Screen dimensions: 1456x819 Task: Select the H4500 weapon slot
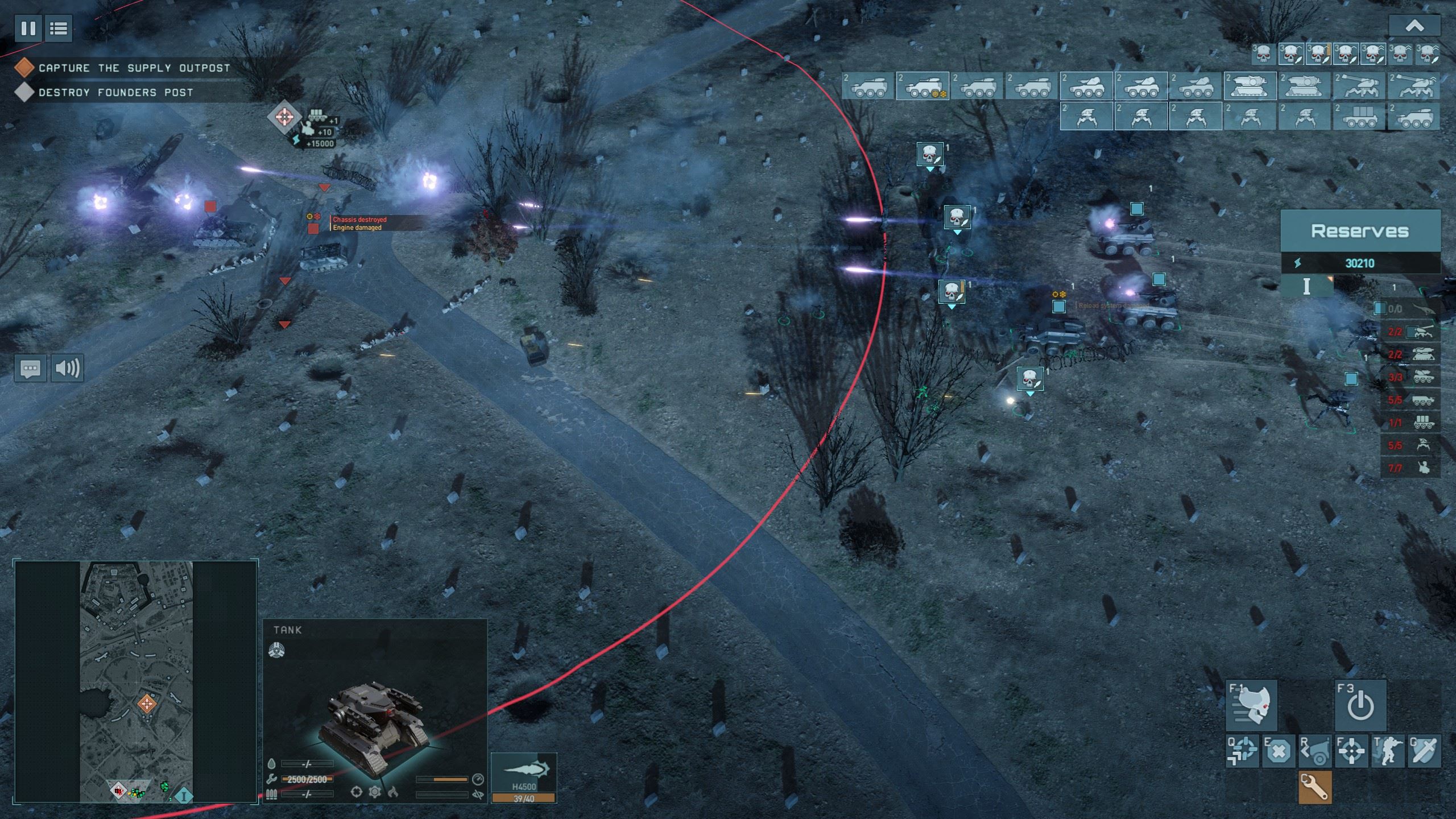pyautogui.click(x=524, y=777)
